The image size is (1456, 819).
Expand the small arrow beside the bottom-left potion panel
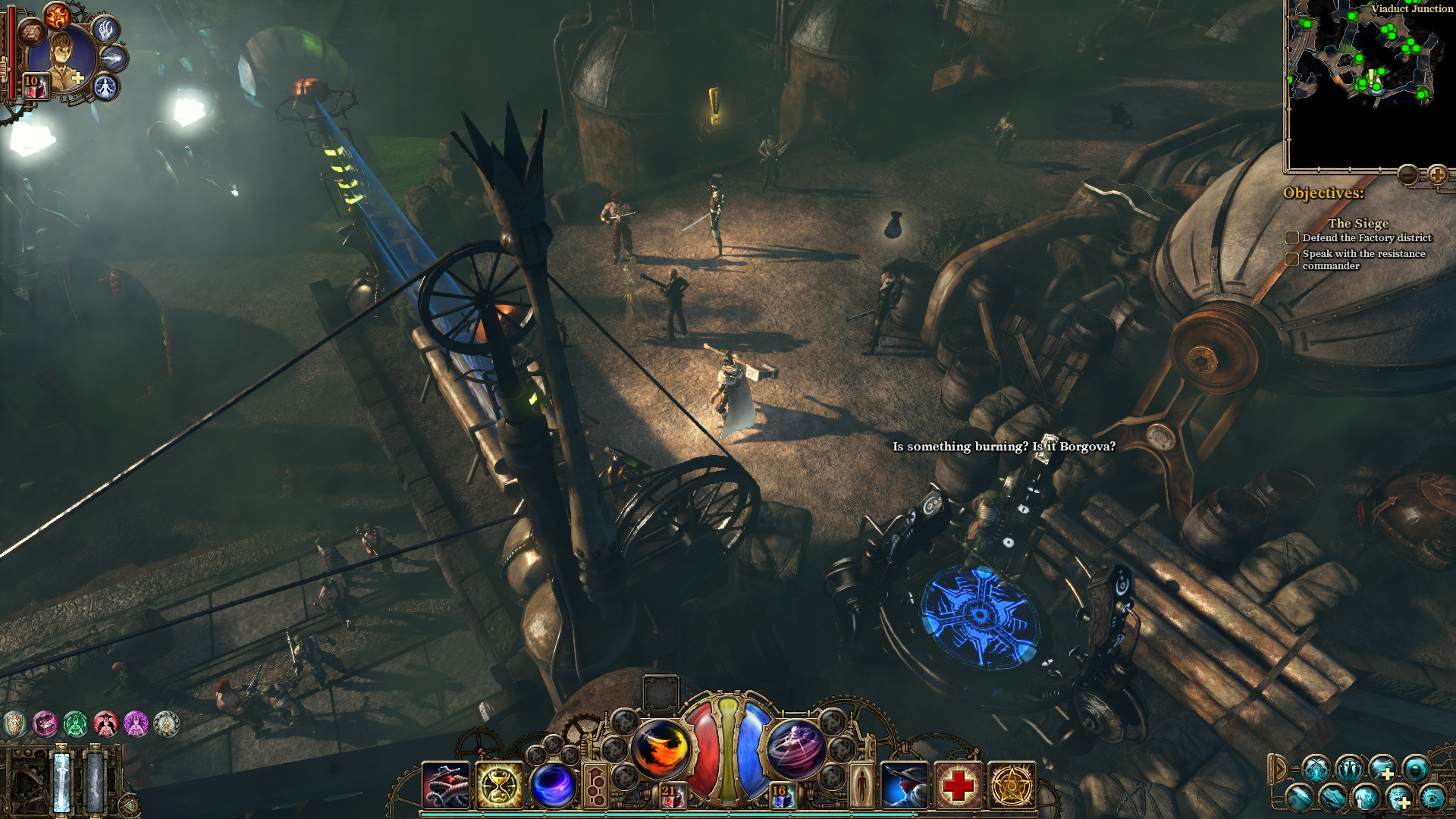pyautogui.click(x=130, y=805)
